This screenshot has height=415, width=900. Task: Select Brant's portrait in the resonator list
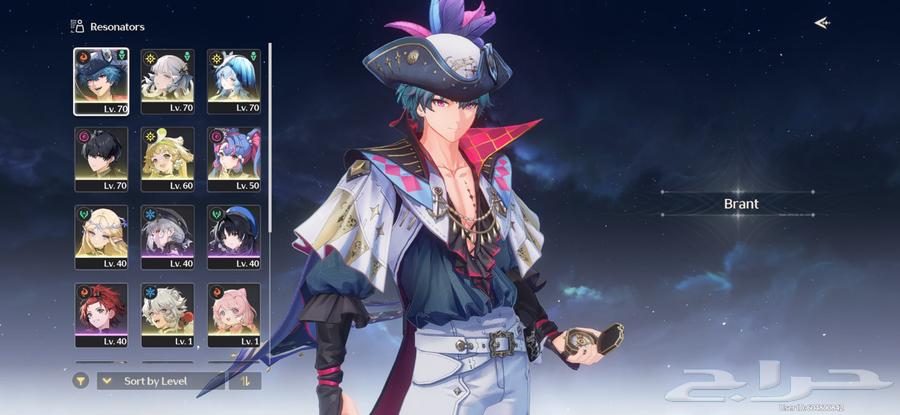click(x=101, y=80)
